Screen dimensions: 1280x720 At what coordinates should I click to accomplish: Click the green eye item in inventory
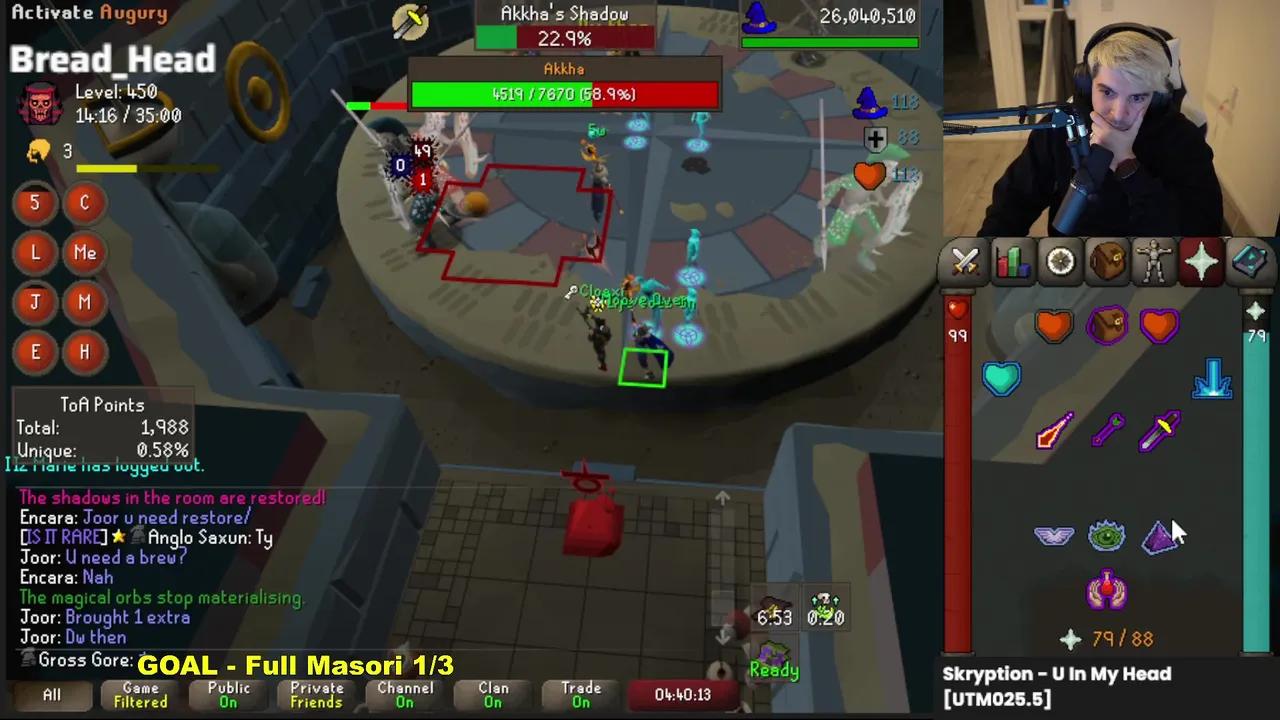pos(1107,537)
